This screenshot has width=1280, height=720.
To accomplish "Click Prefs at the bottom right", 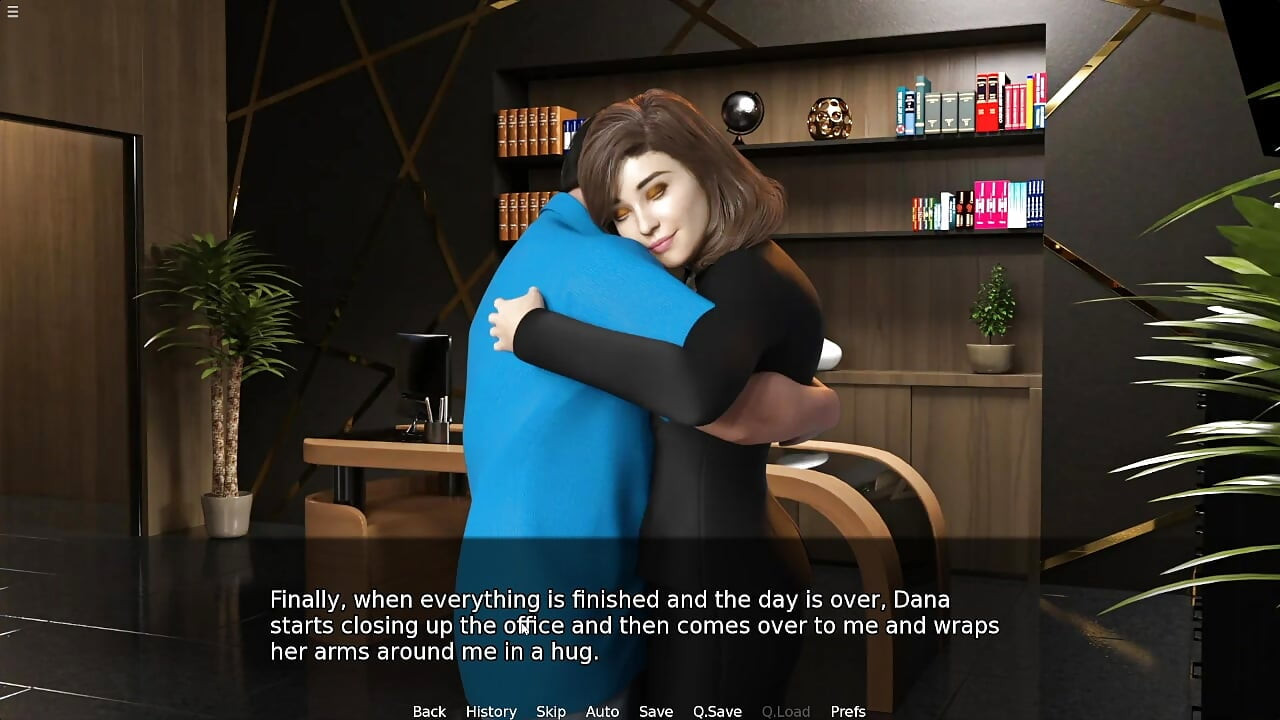I will click(849, 711).
